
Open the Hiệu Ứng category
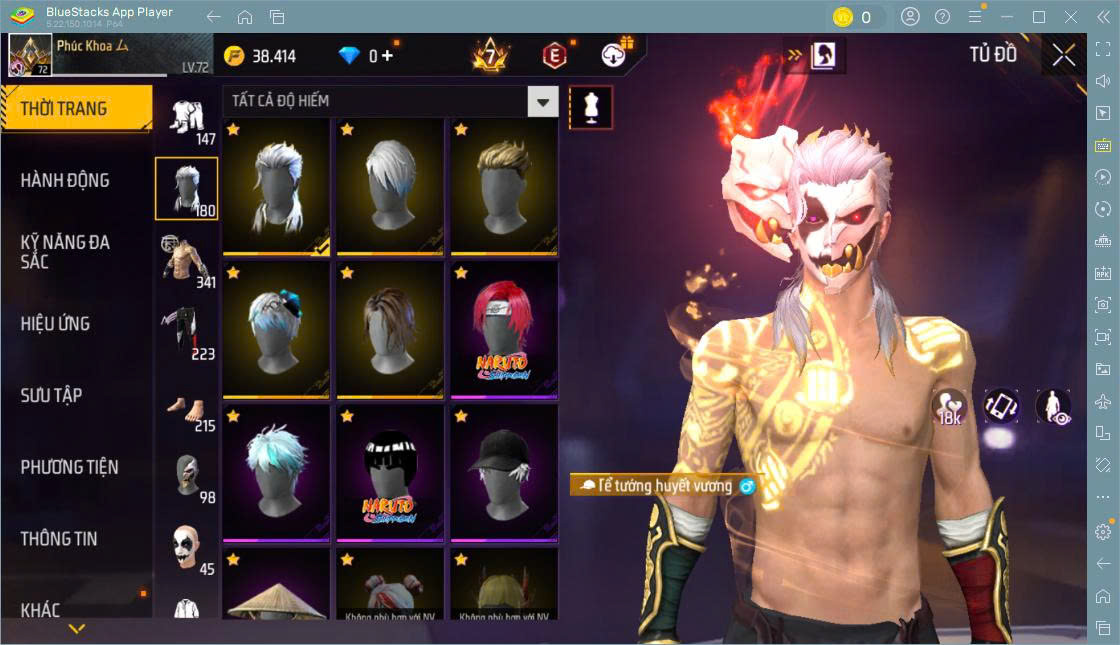tap(55, 324)
